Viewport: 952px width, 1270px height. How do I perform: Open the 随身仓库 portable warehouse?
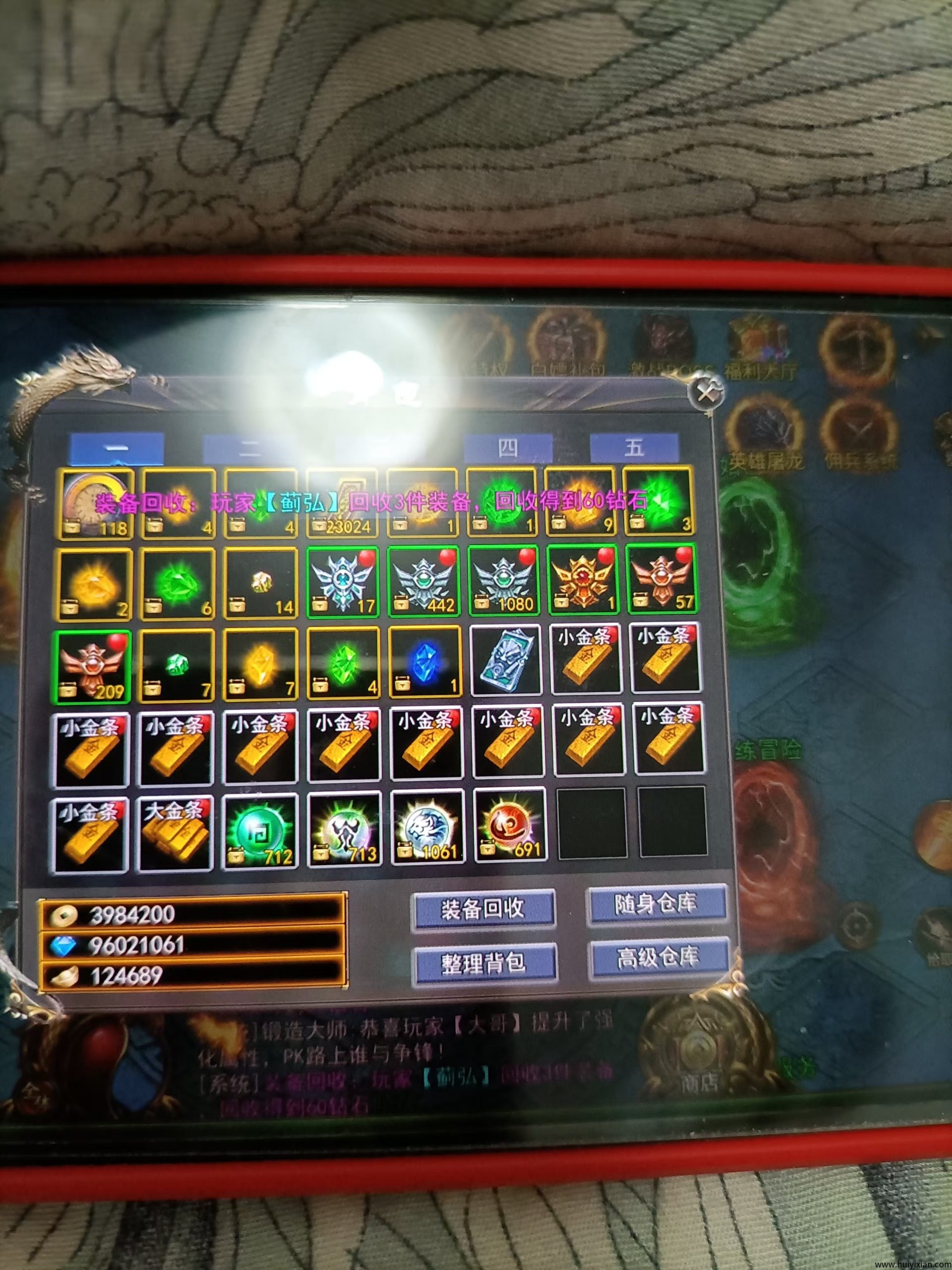click(656, 905)
